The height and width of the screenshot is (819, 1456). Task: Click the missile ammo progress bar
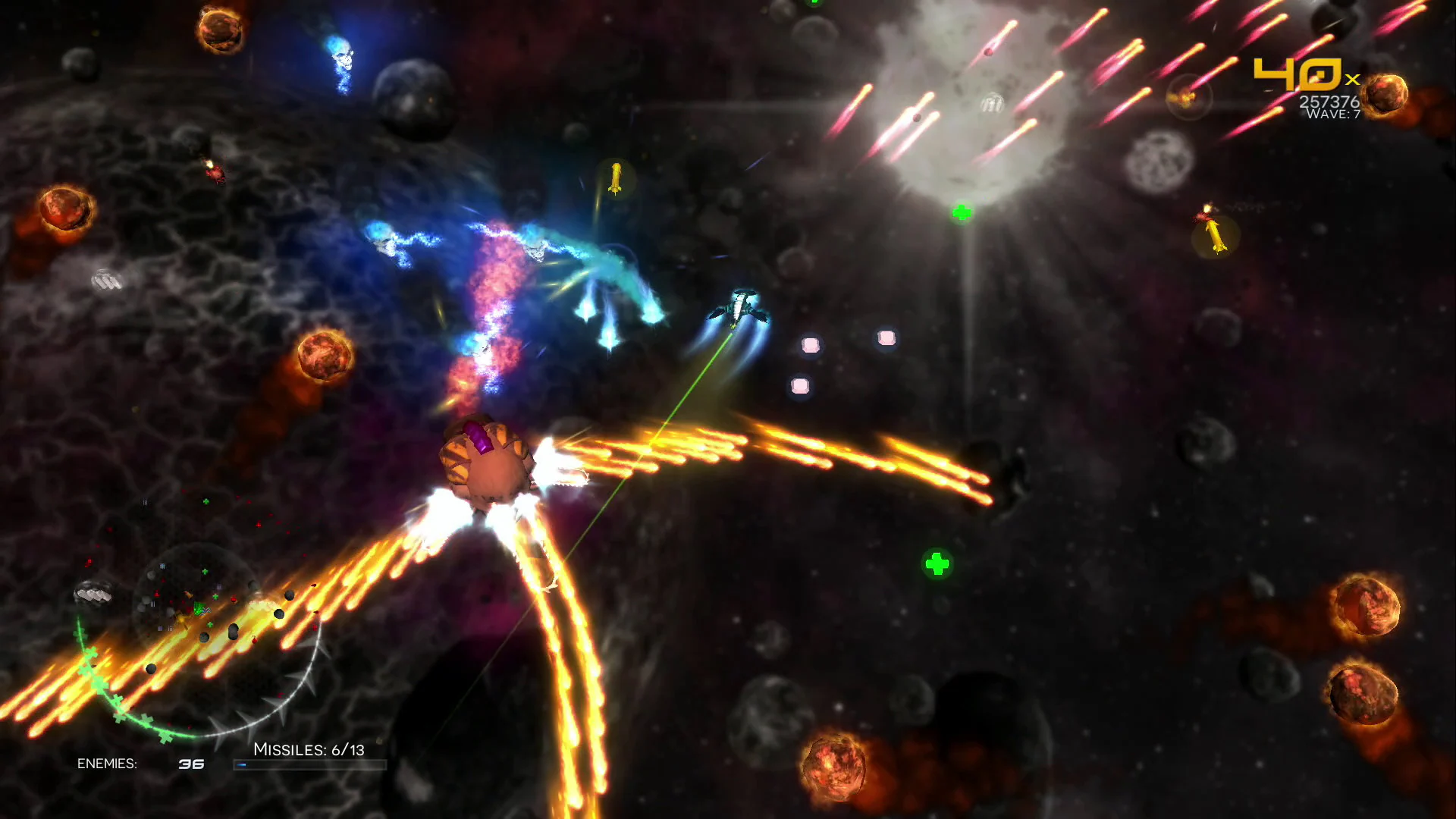click(x=309, y=764)
